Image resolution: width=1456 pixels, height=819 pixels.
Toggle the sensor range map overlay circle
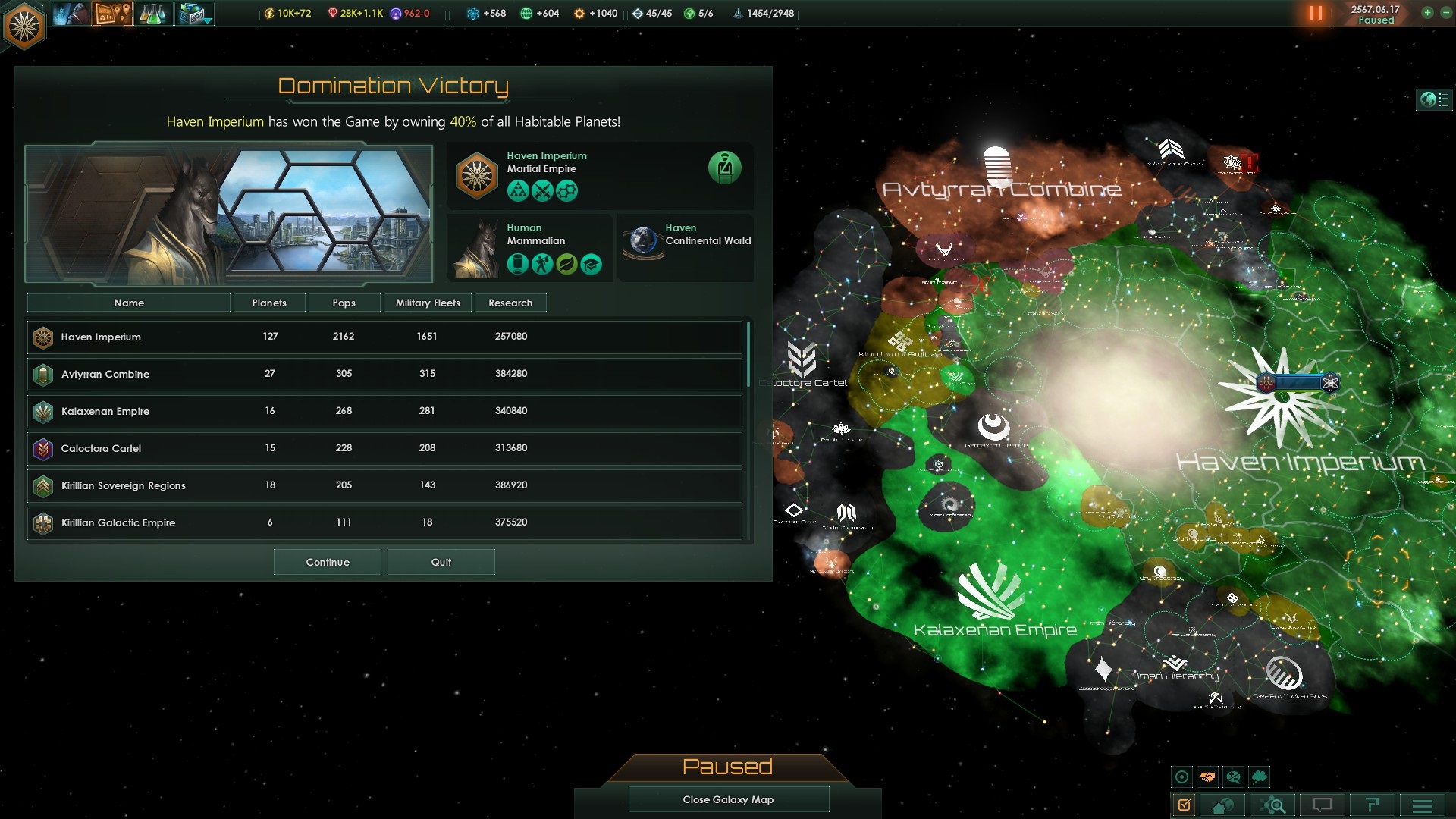coord(1182,777)
